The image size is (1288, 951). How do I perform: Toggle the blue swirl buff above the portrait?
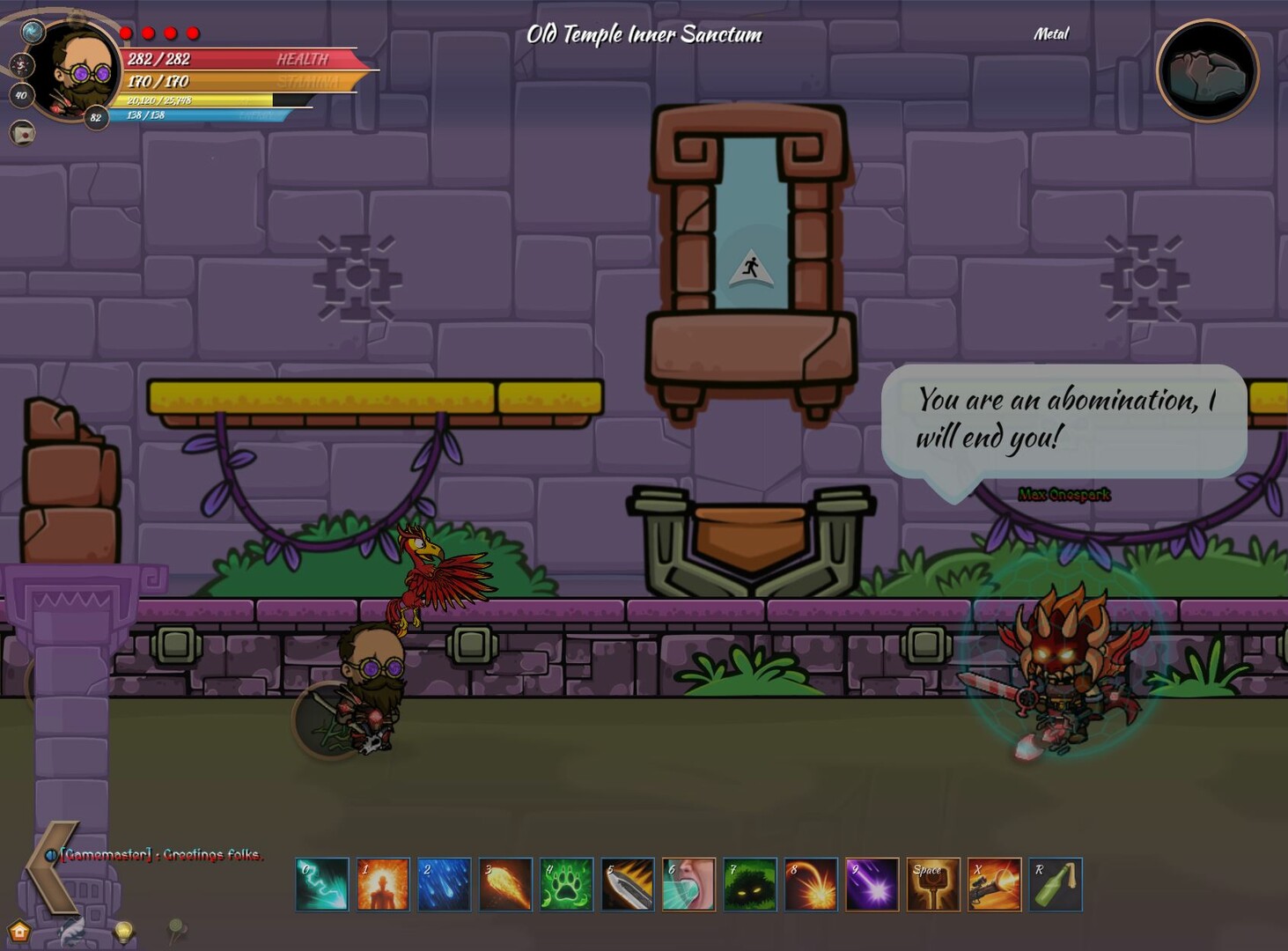click(x=33, y=33)
